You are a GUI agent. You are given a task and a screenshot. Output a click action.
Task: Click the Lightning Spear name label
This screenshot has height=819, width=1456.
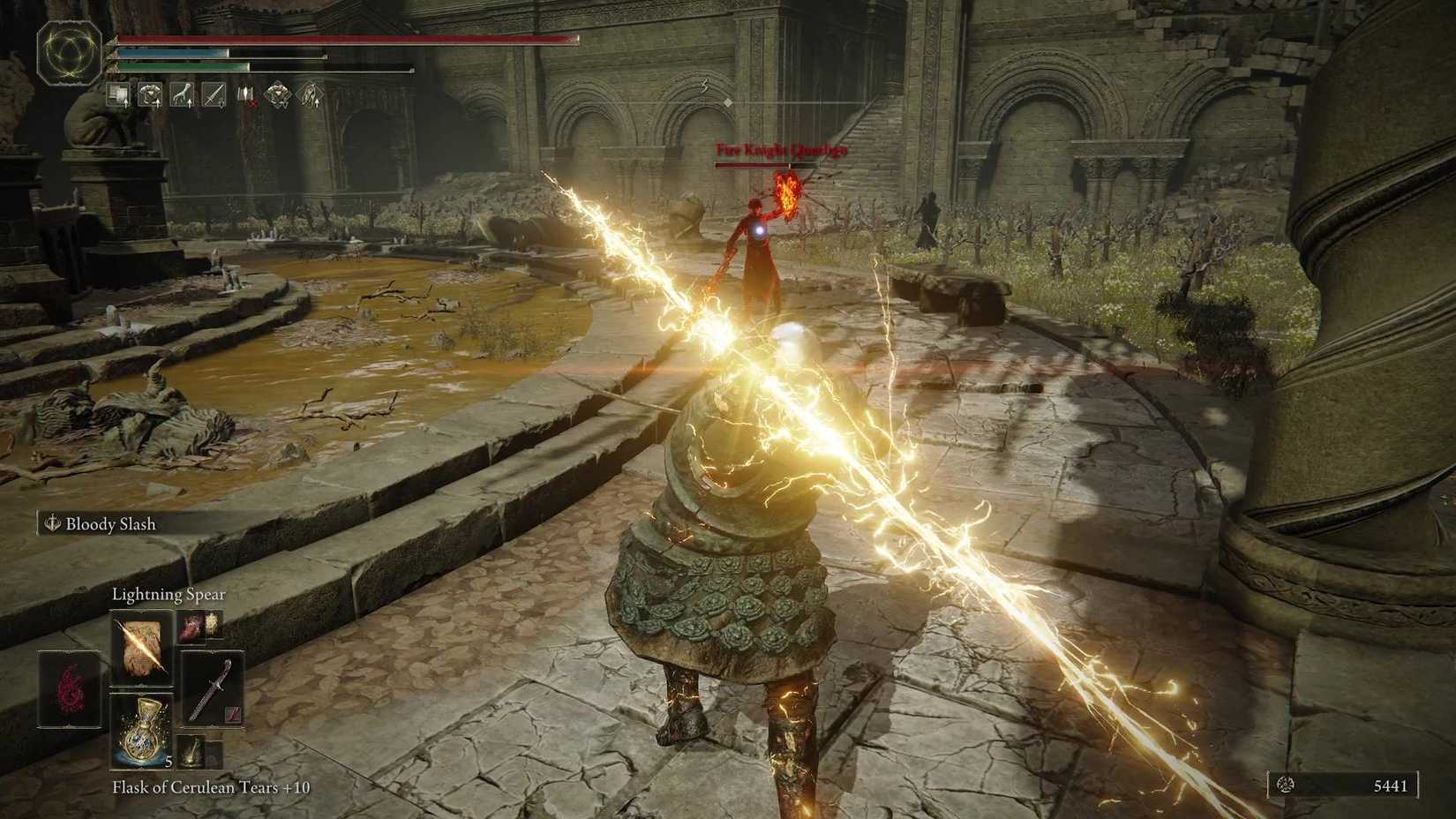[168, 594]
